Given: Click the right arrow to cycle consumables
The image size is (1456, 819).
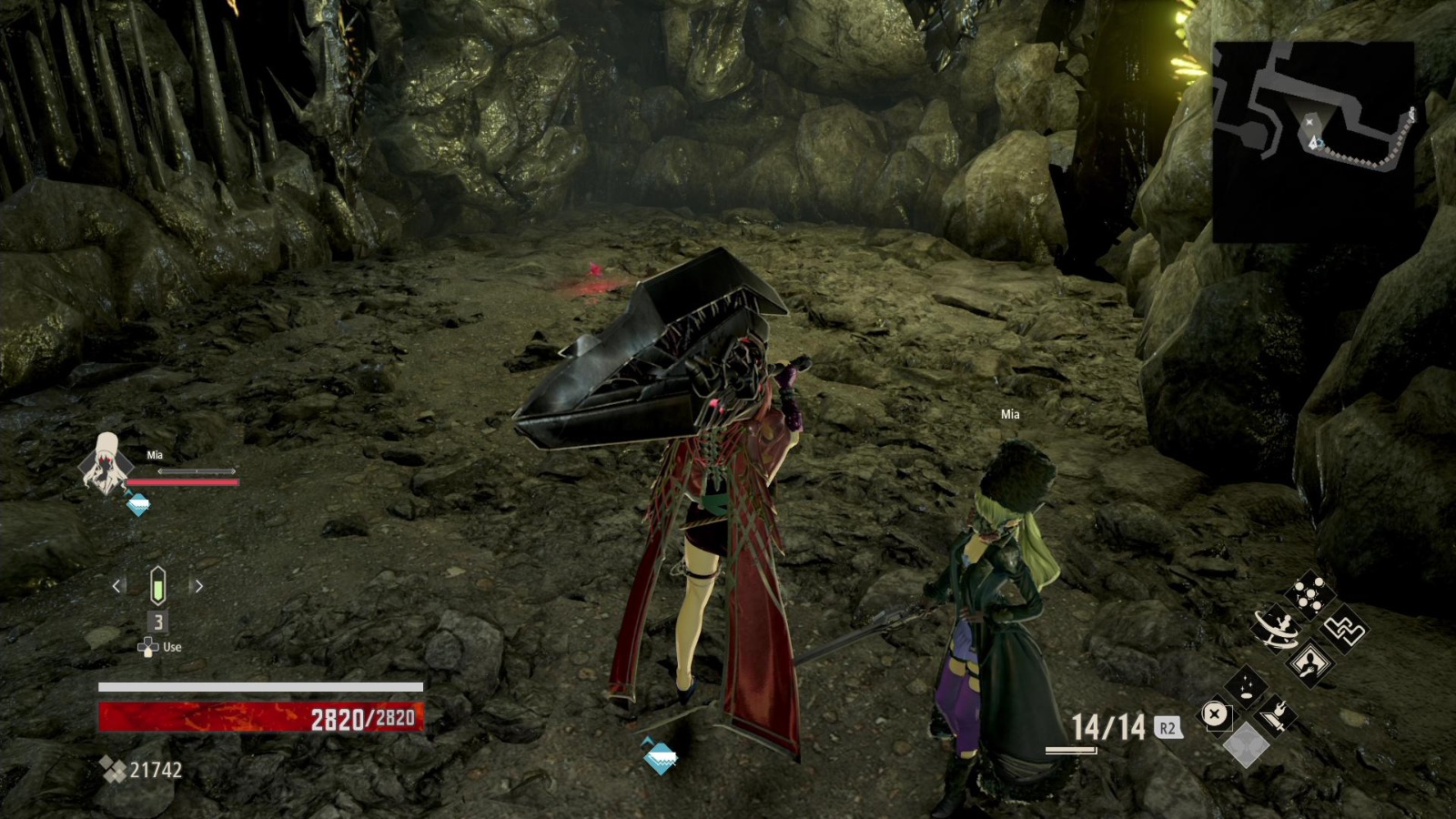Looking at the screenshot, I should pos(198,584).
